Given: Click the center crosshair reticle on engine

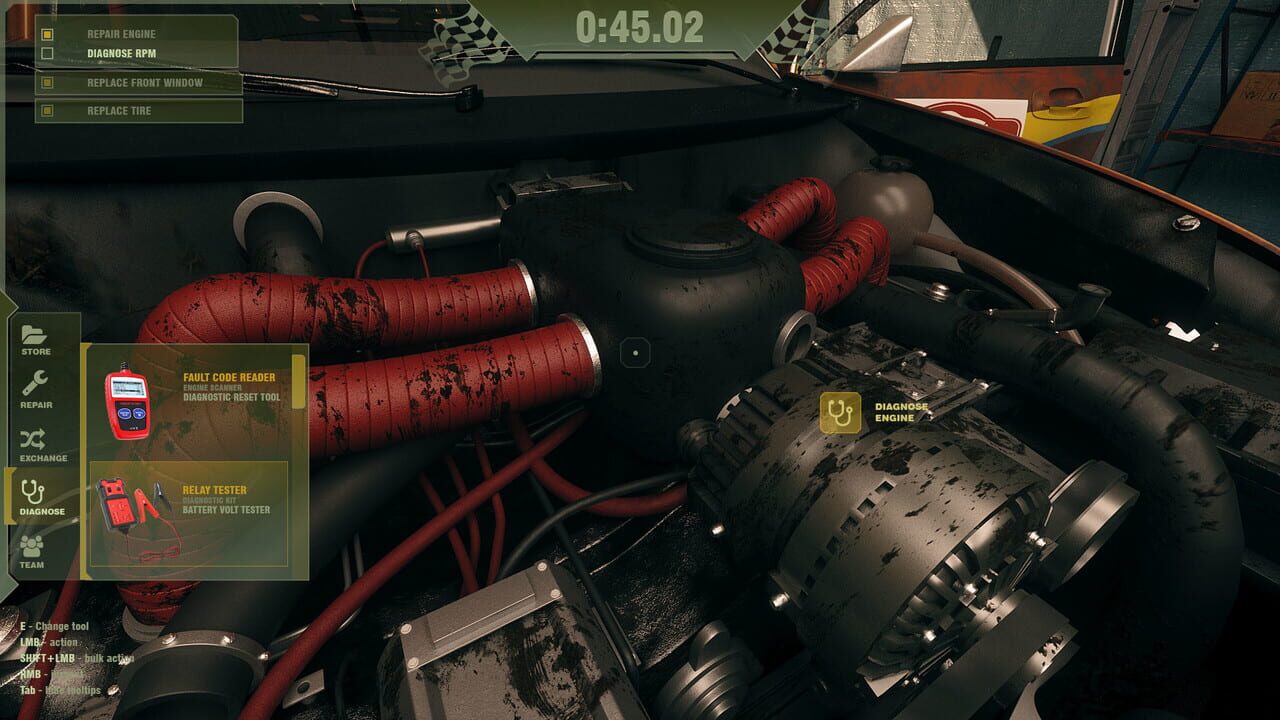Looking at the screenshot, I should click(637, 352).
